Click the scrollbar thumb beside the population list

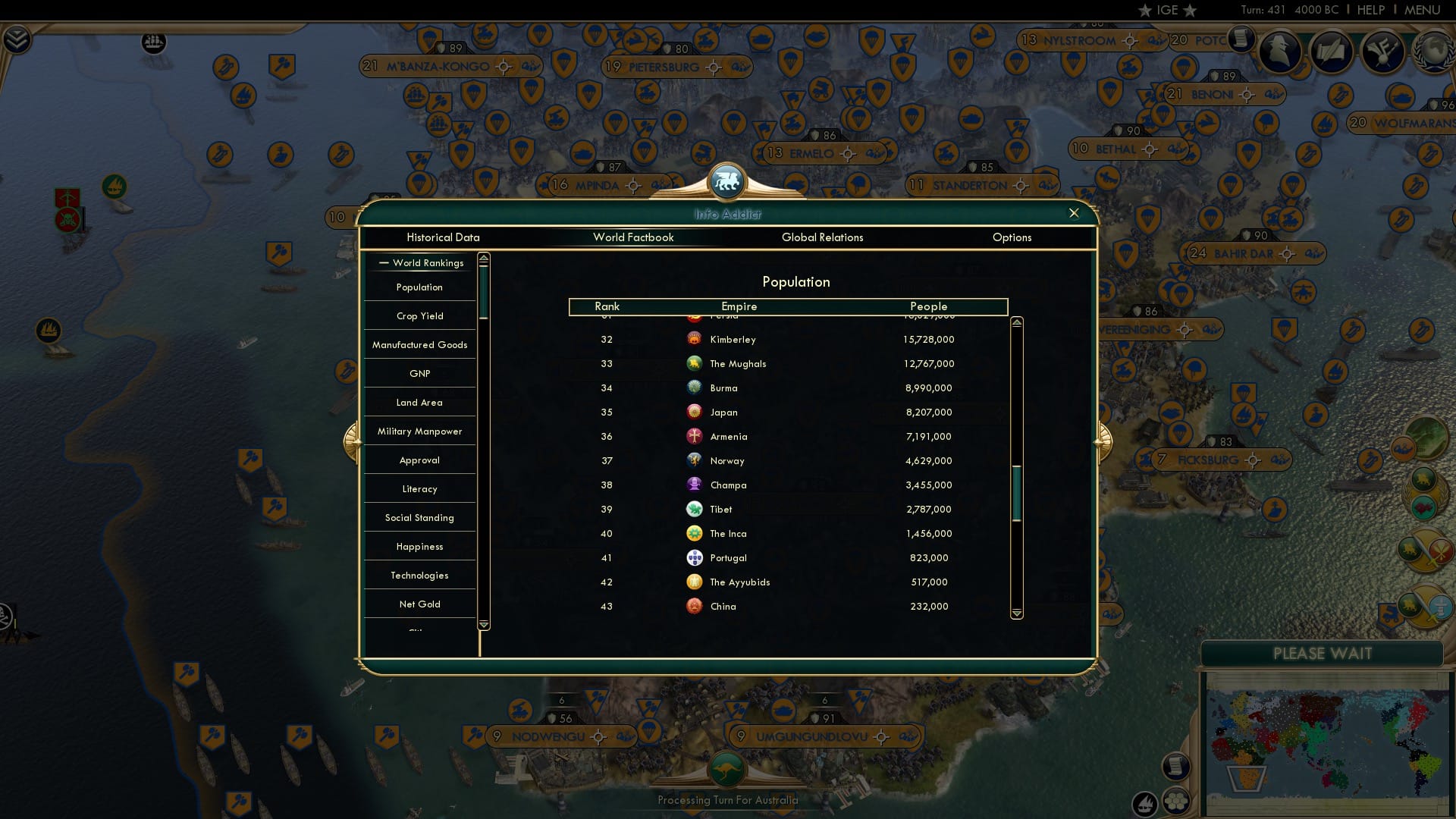1017,493
